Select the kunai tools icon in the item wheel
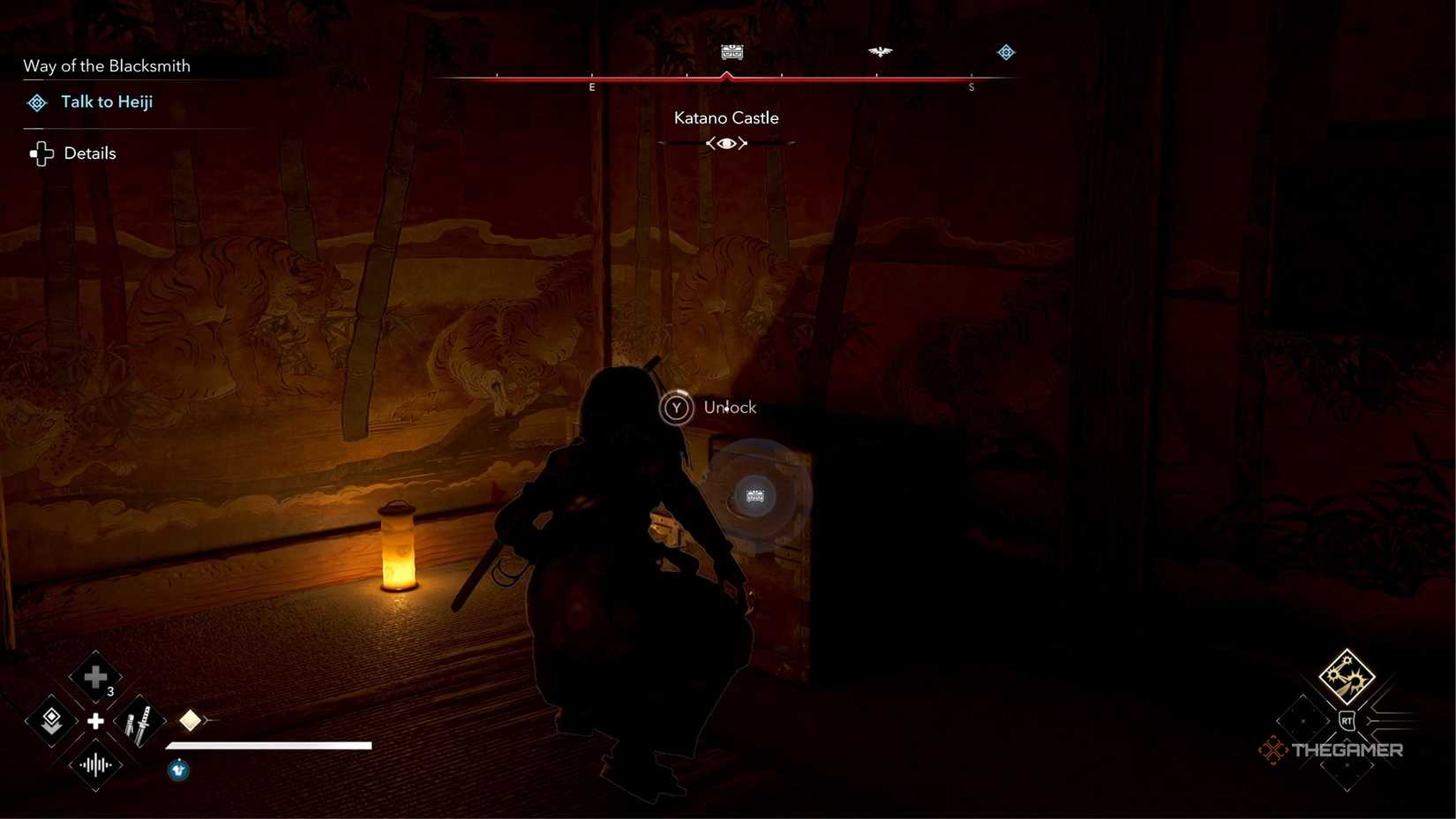The height and width of the screenshot is (819, 1456). tap(139, 721)
